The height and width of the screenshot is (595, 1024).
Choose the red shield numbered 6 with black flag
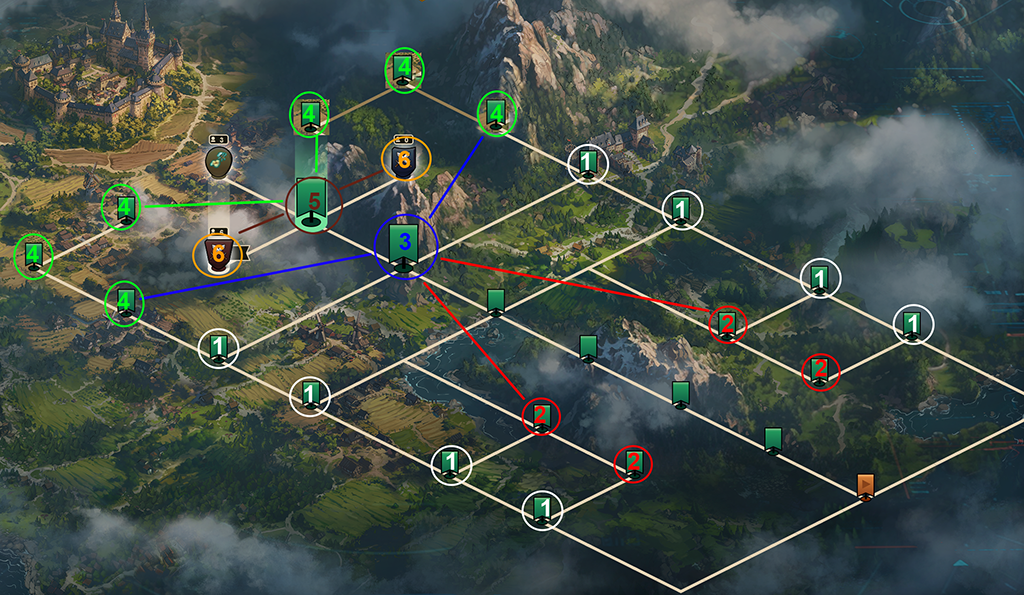pos(217,254)
